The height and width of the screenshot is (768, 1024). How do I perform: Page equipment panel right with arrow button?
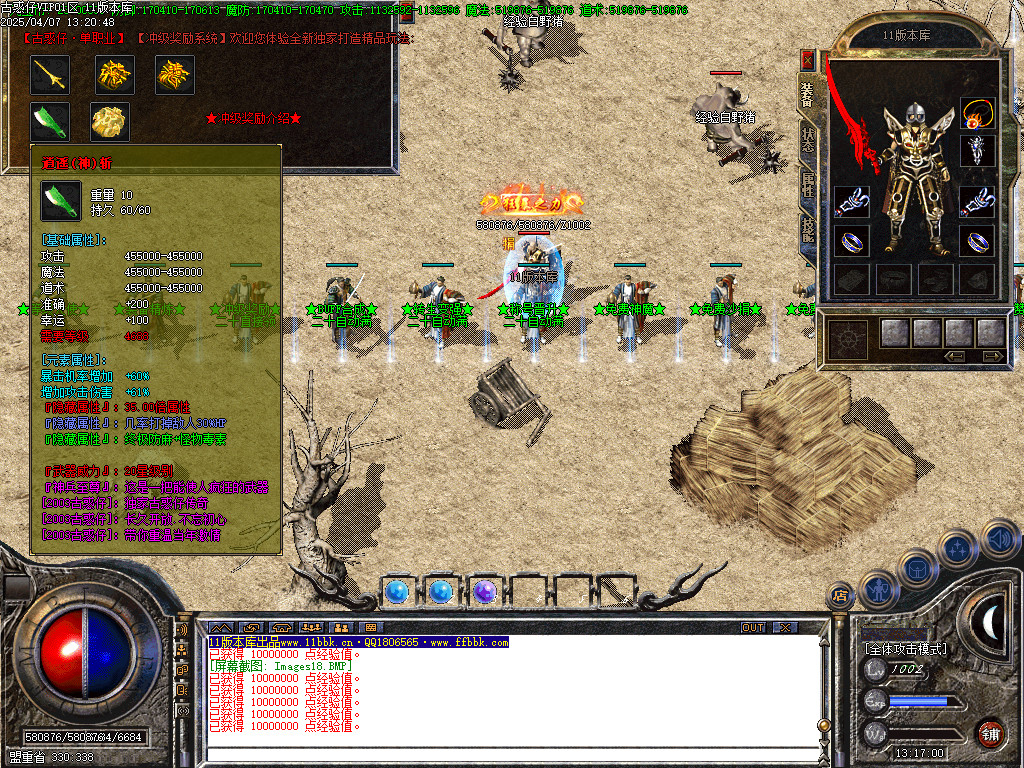tap(991, 356)
